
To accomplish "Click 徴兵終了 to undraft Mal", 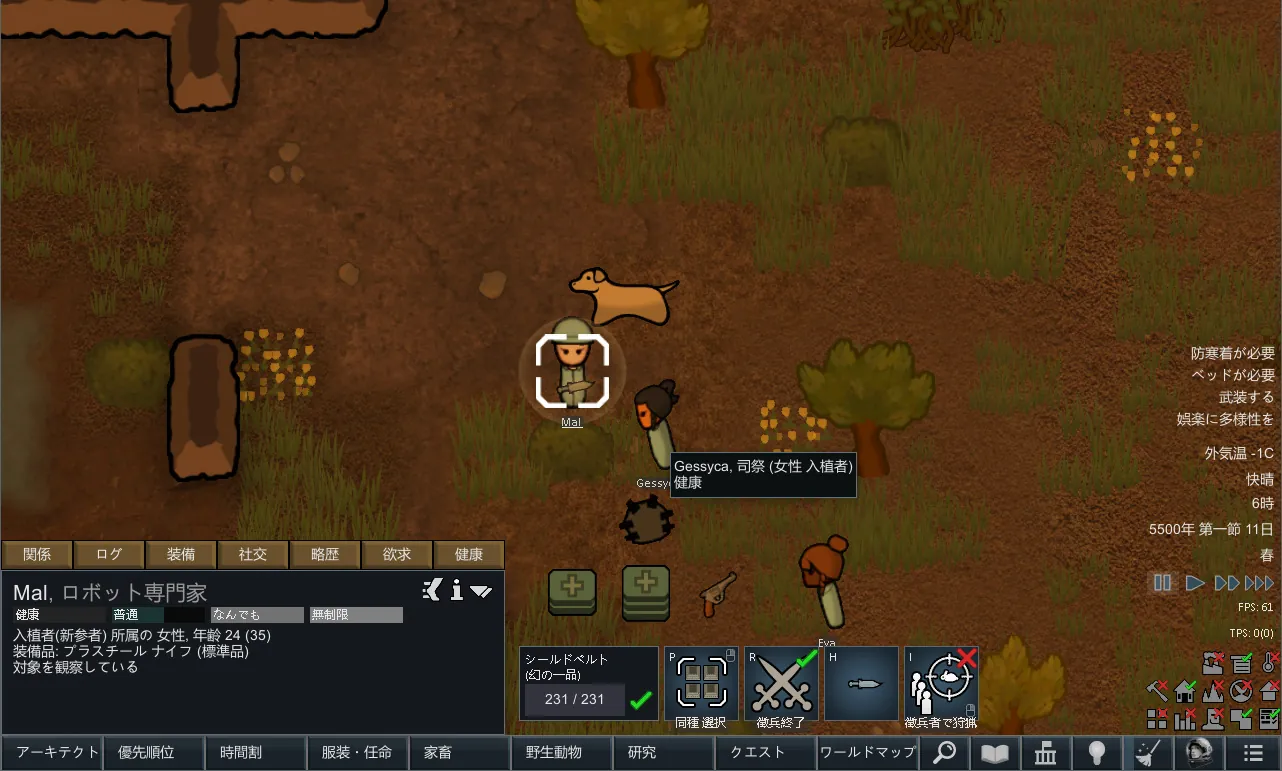I will pyautogui.click(x=781, y=684).
